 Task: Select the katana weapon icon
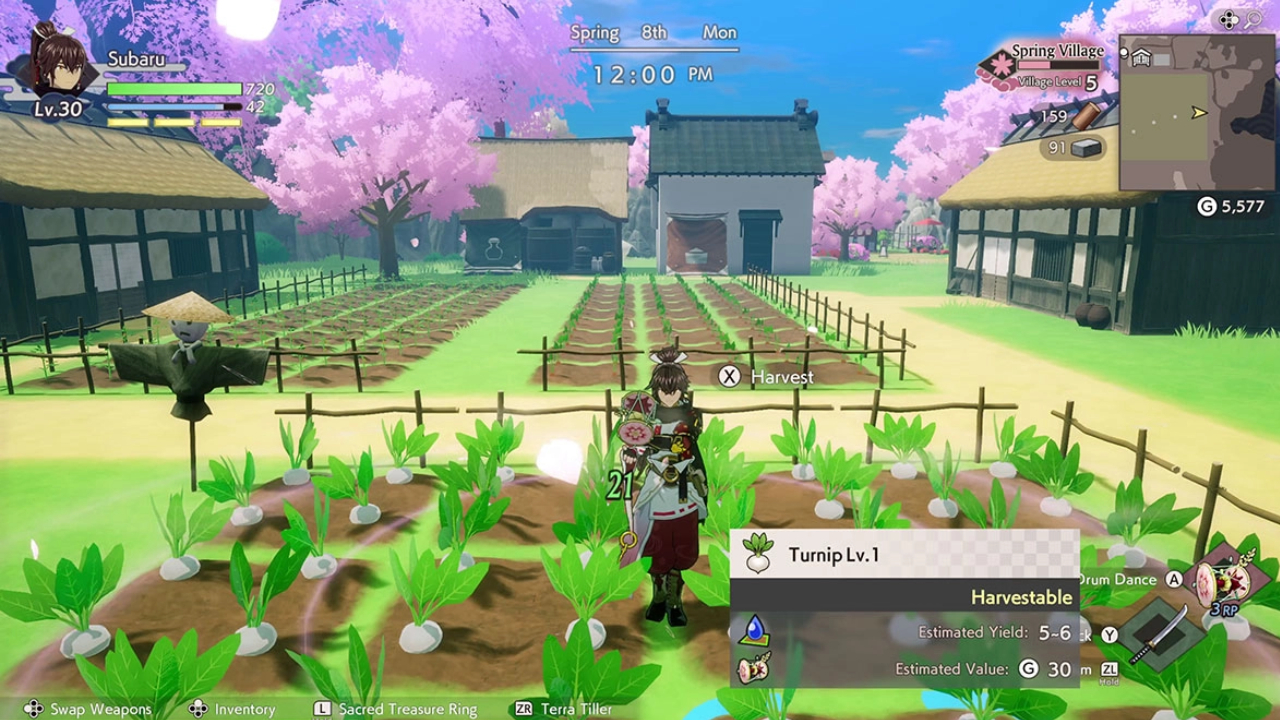click(1159, 633)
